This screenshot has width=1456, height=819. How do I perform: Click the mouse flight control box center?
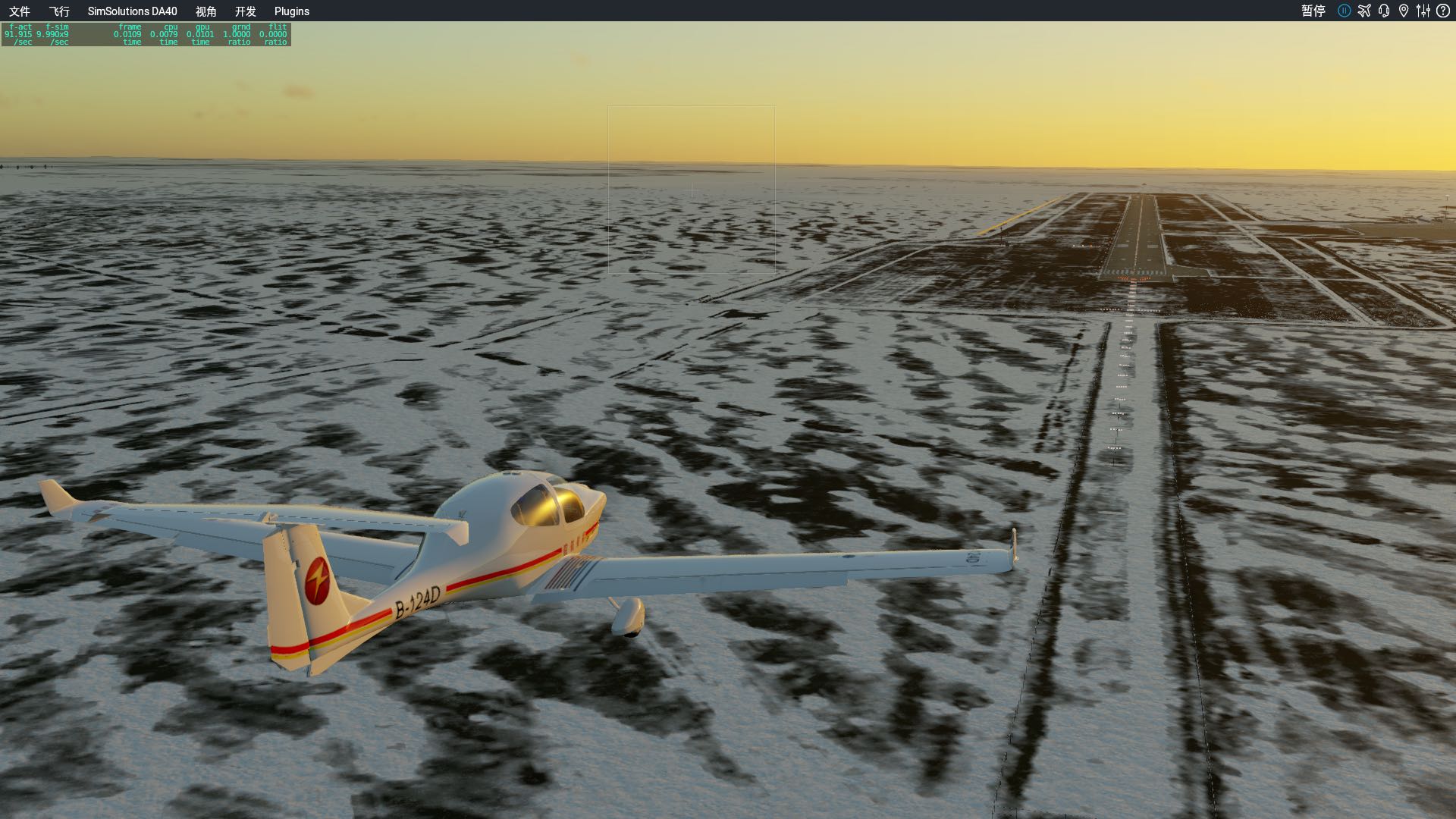[x=691, y=188]
